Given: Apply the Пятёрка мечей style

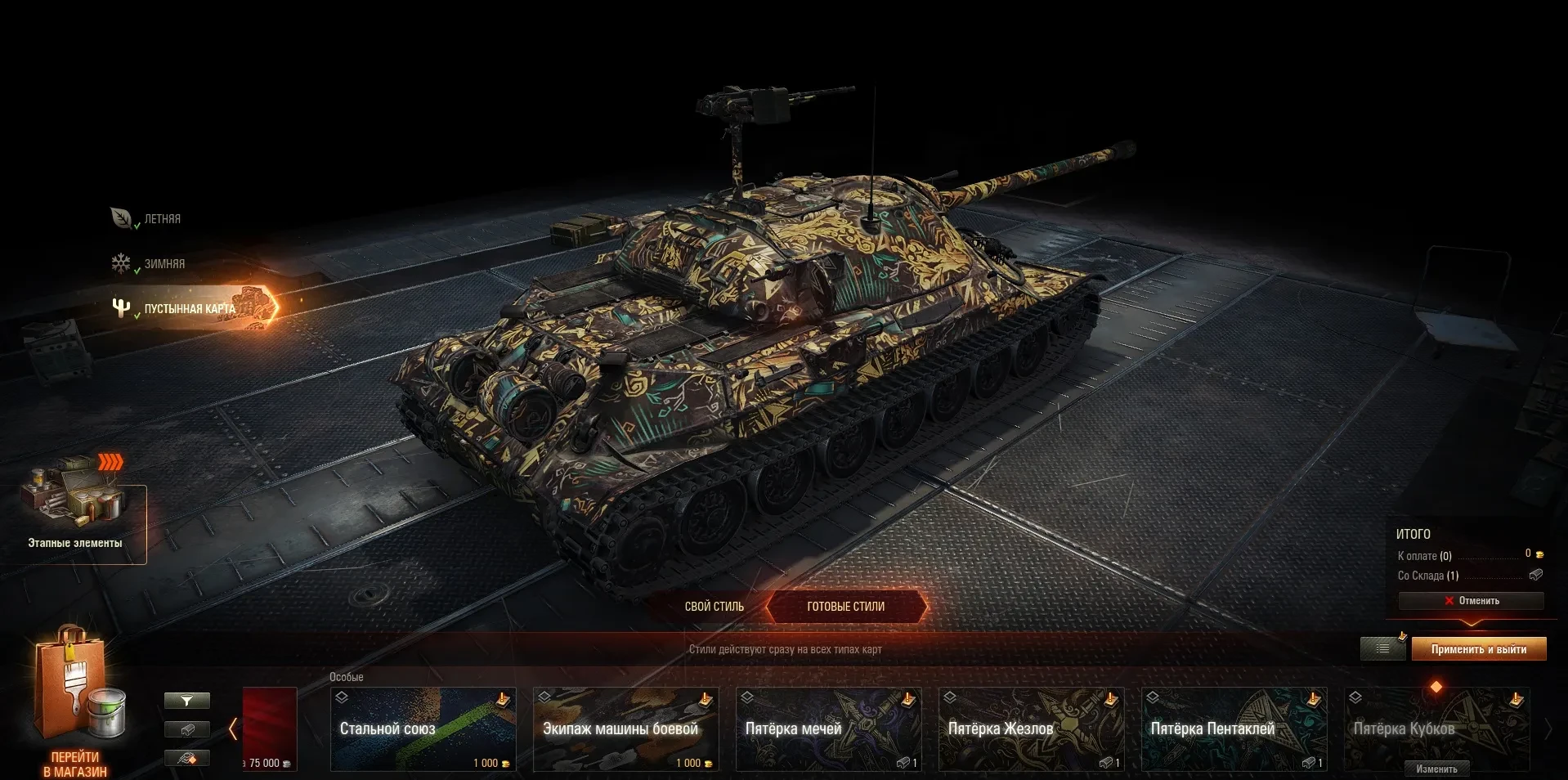Looking at the screenshot, I should pyautogui.click(x=828, y=729).
